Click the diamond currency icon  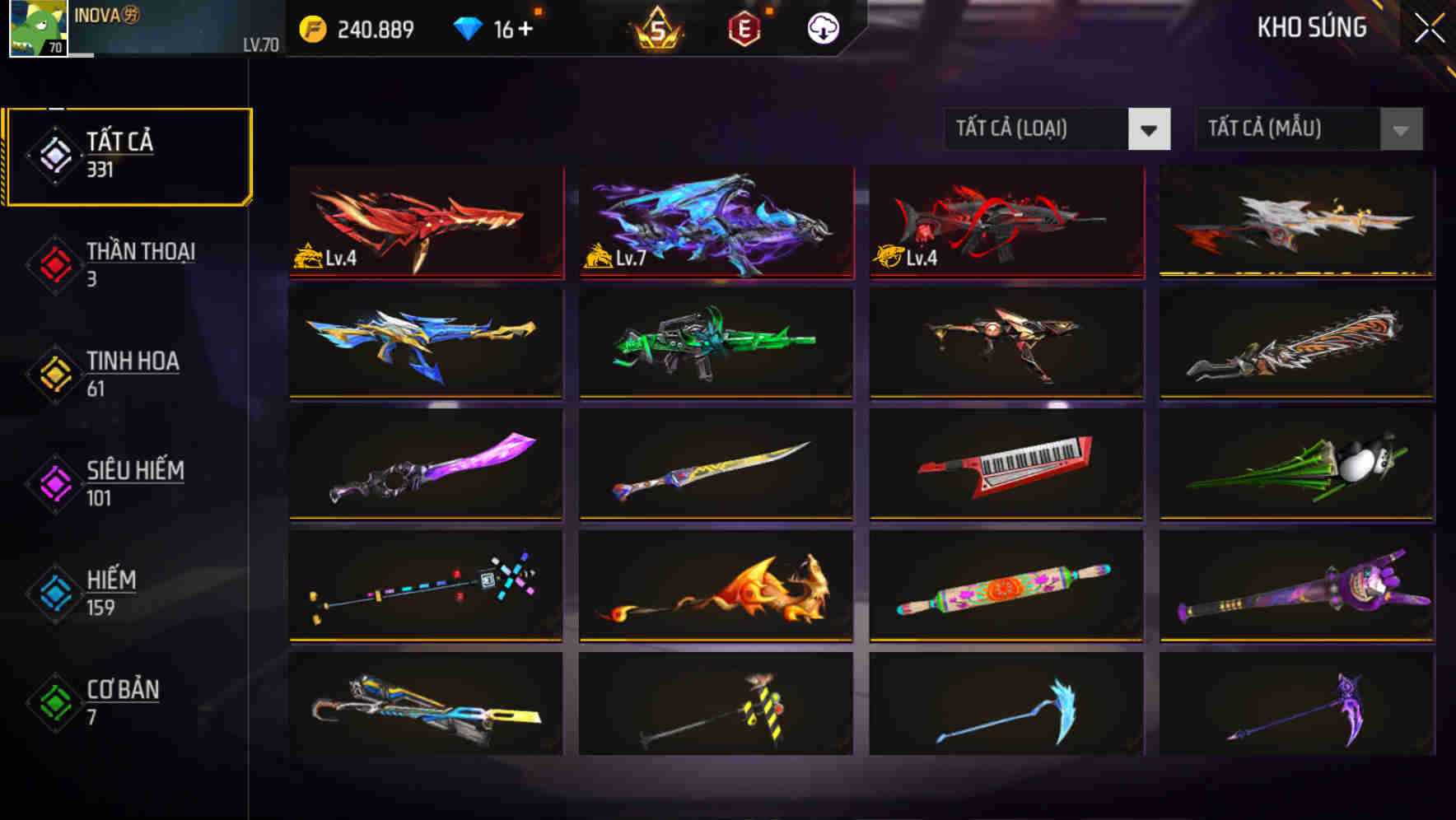468,27
